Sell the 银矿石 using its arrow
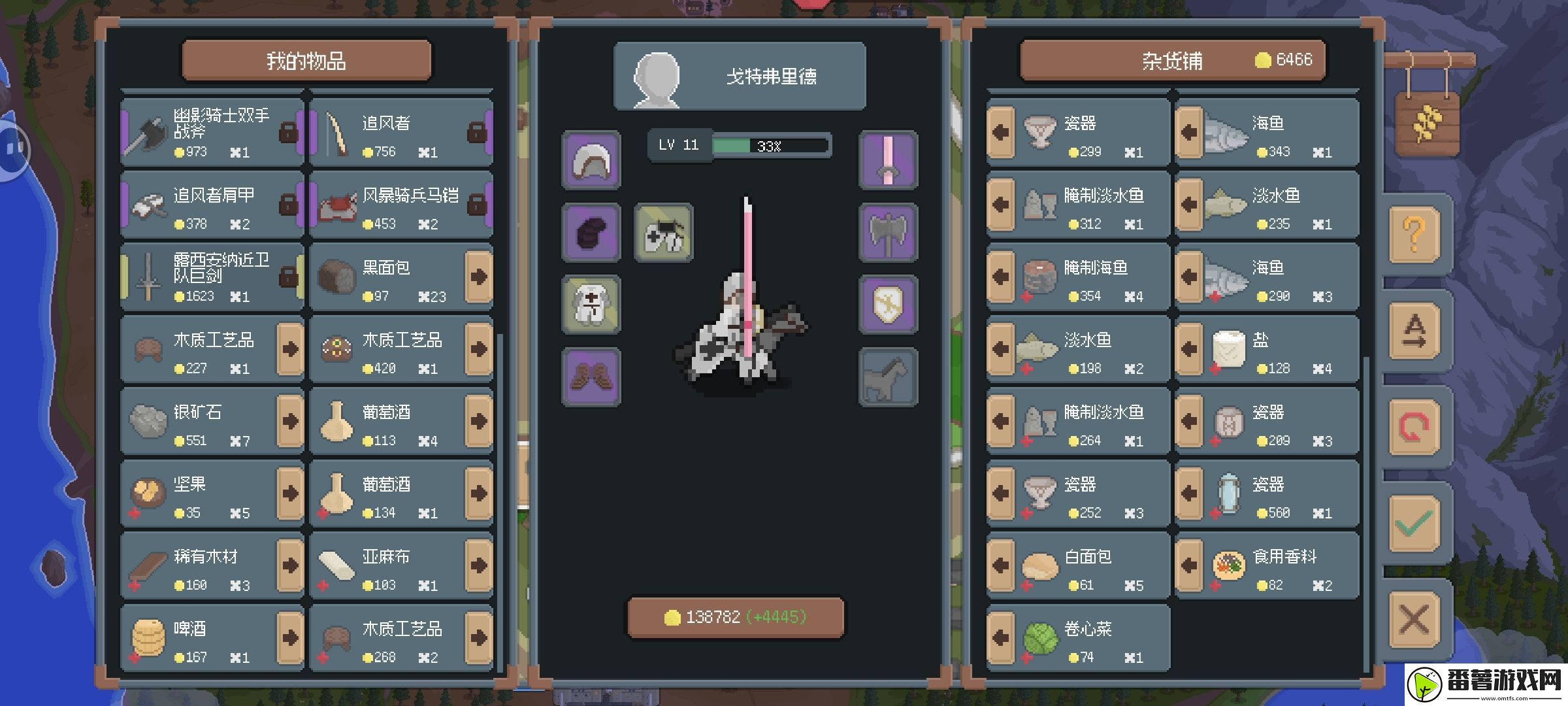 (290, 421)
